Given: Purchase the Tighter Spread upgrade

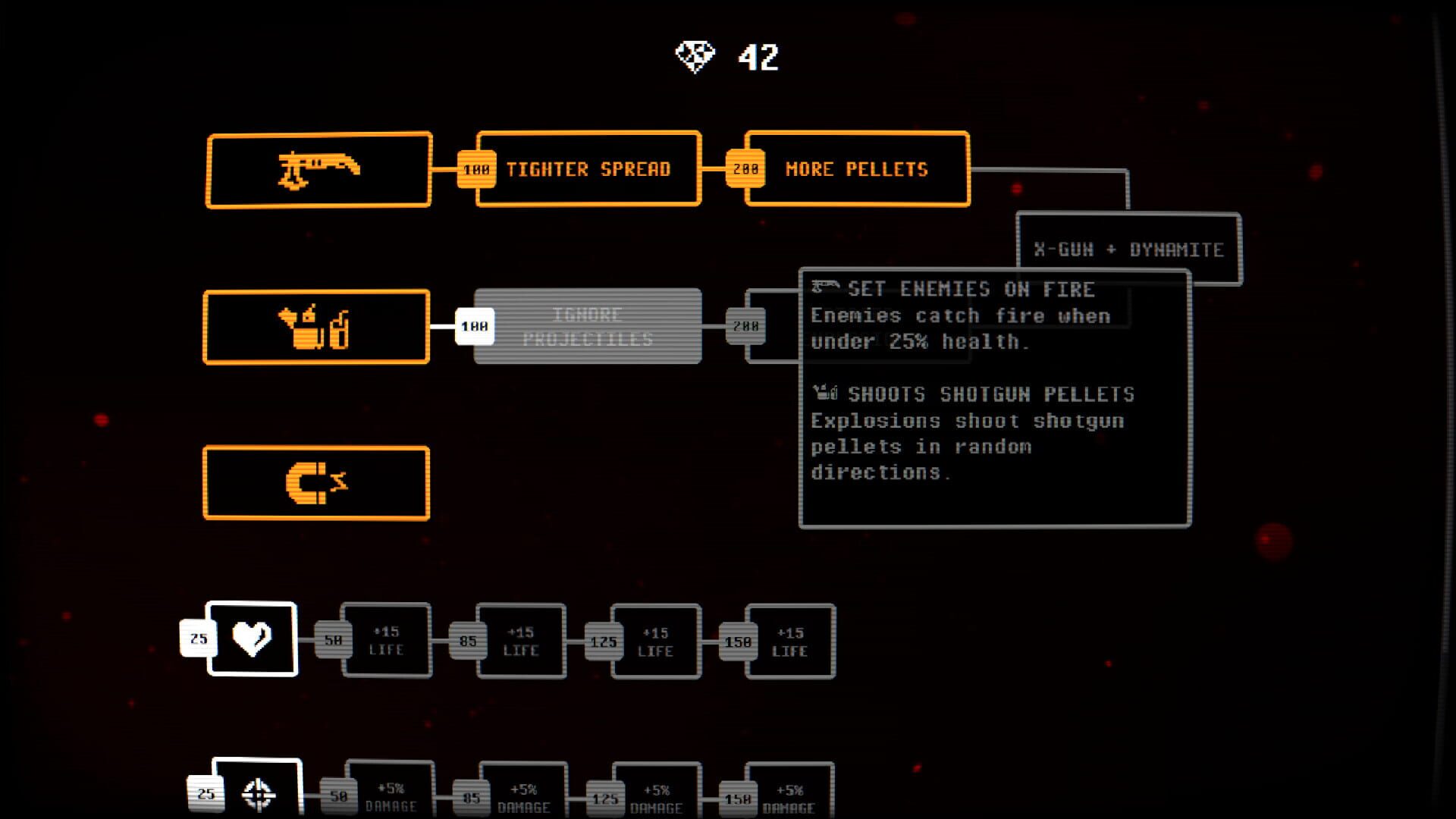Looking at the screenshot, I should 589,168.
